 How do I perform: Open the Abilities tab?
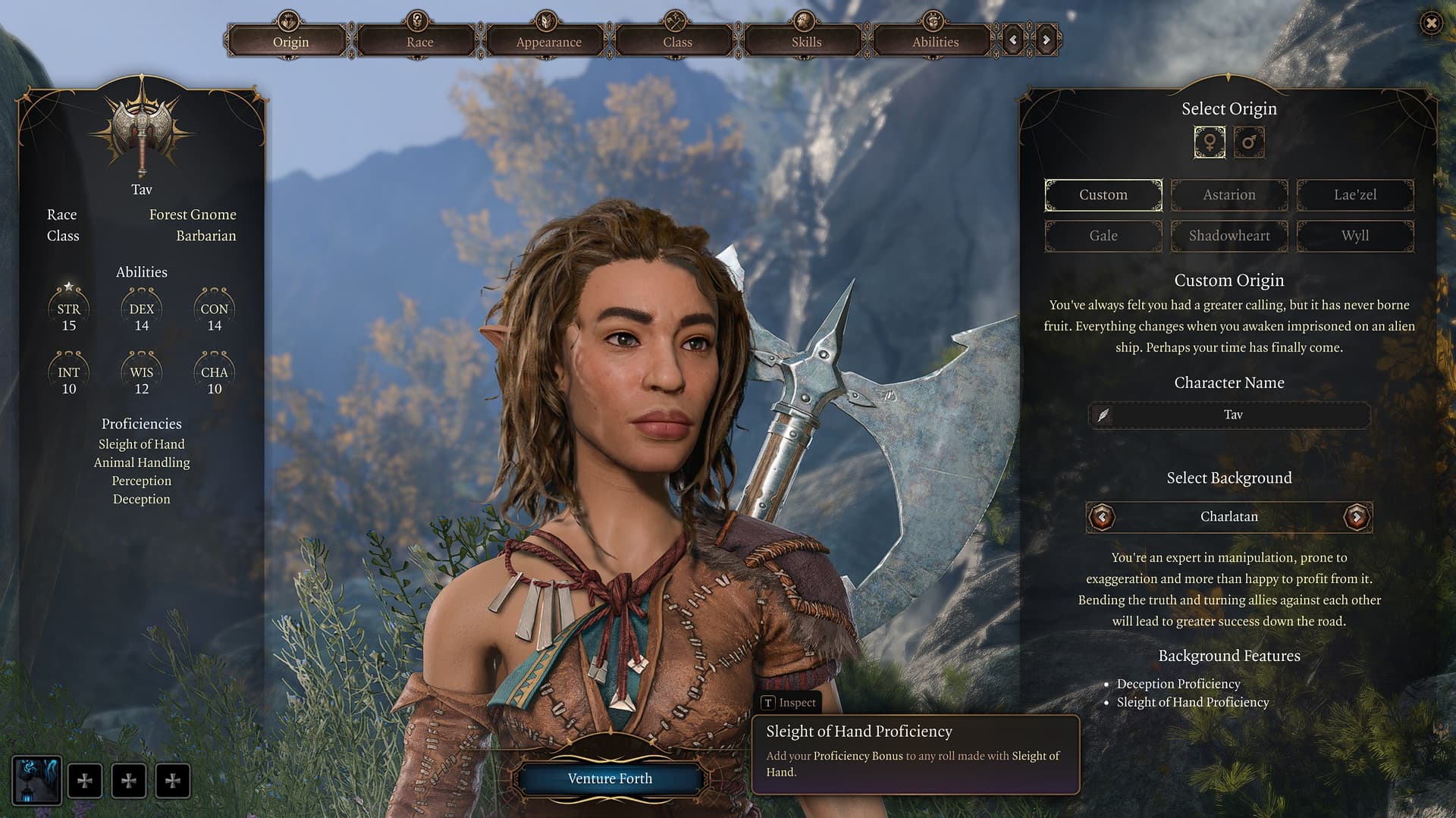tap(935, 42)
